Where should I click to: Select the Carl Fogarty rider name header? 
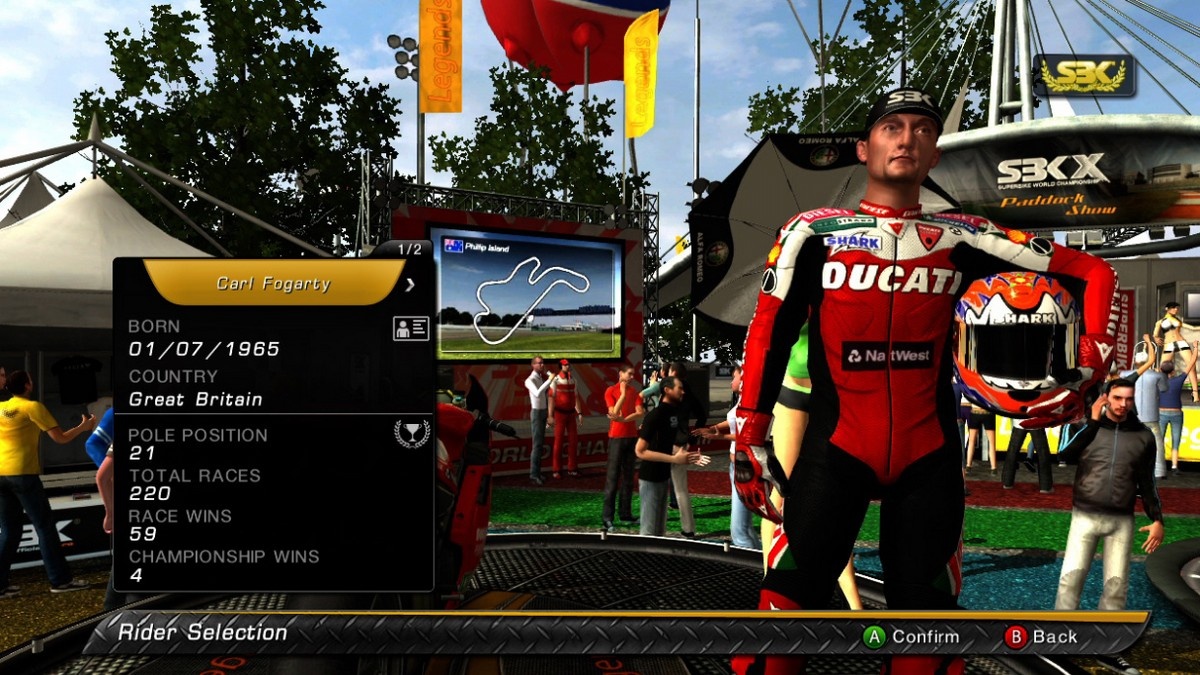coord(273,283)
